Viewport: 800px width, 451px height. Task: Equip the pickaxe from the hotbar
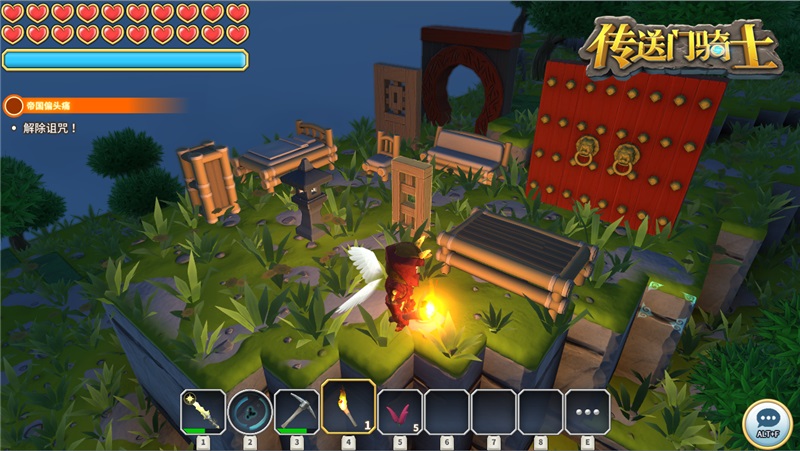point(297,411)
